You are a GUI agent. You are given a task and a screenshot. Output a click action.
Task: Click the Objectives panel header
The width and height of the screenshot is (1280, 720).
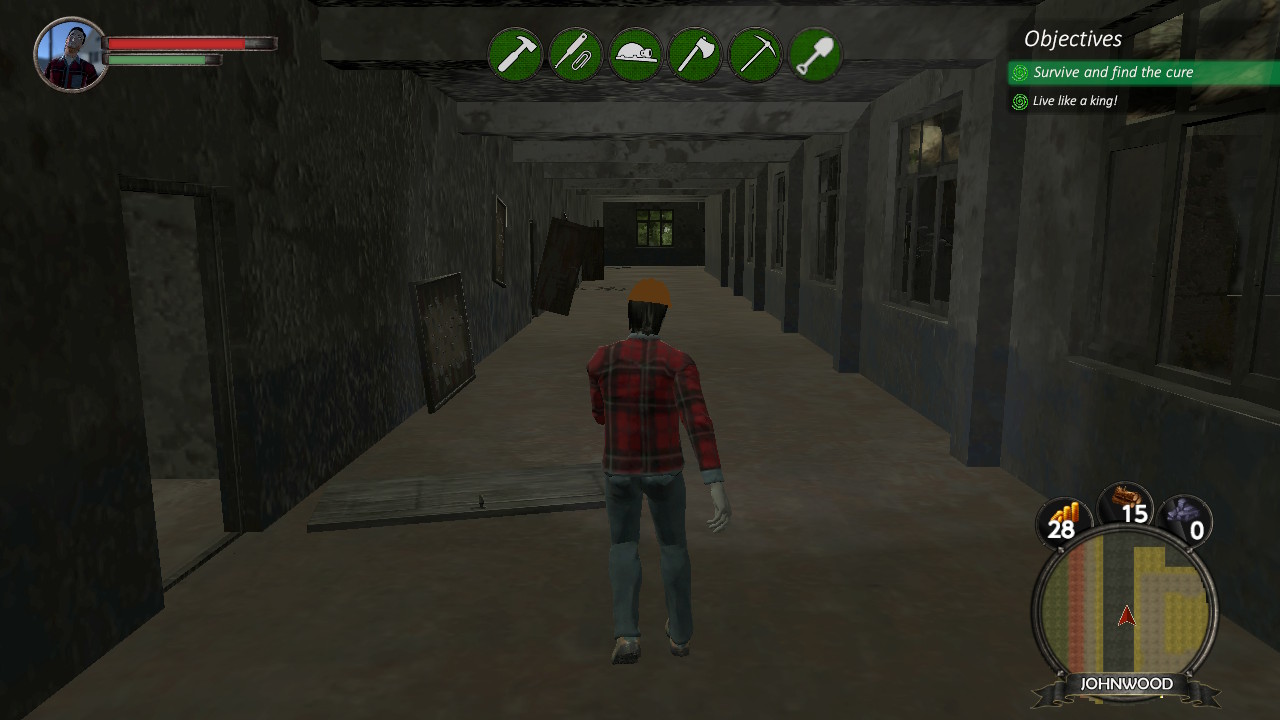[1072, 39]
